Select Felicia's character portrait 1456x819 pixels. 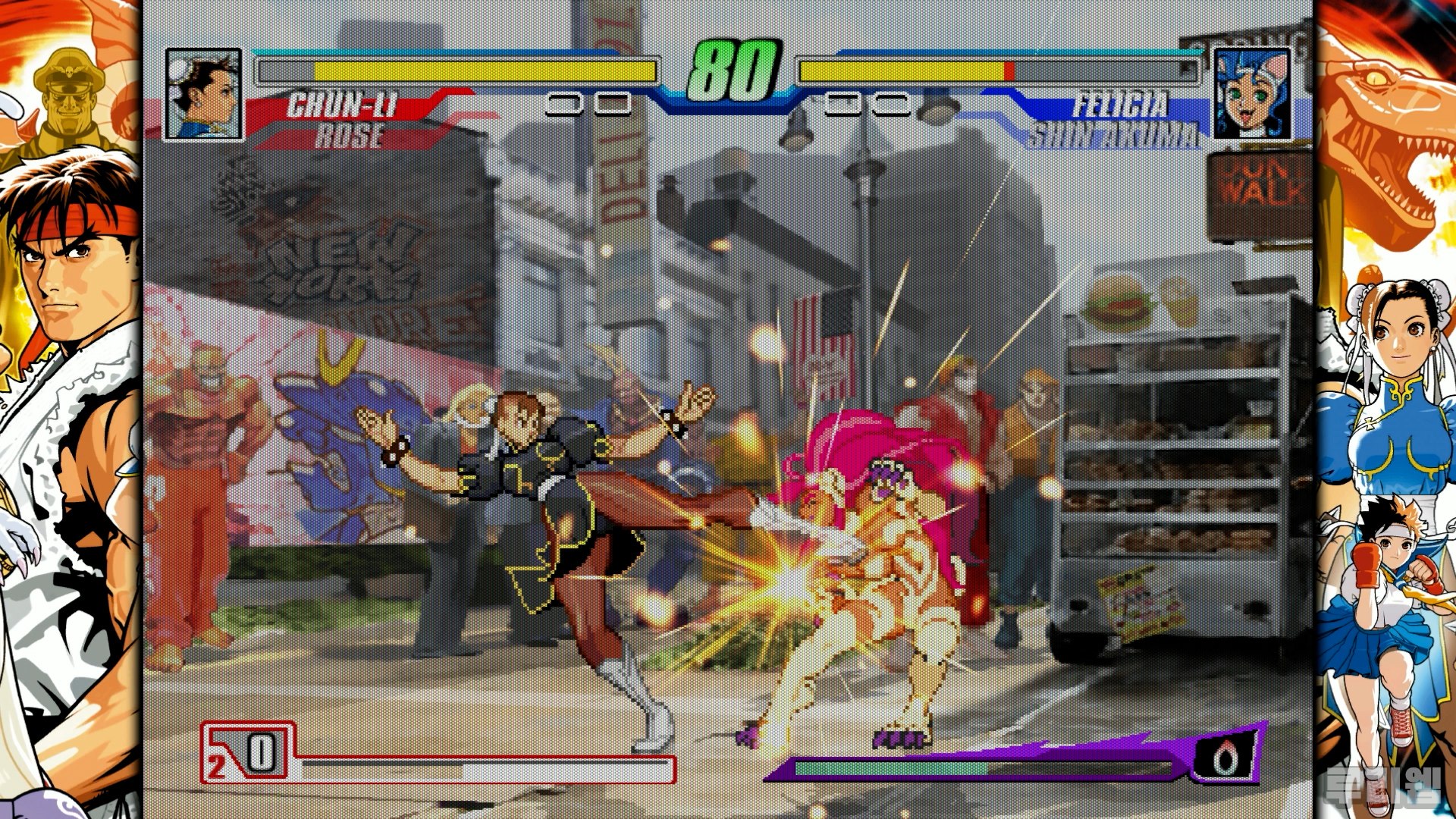1253,93
